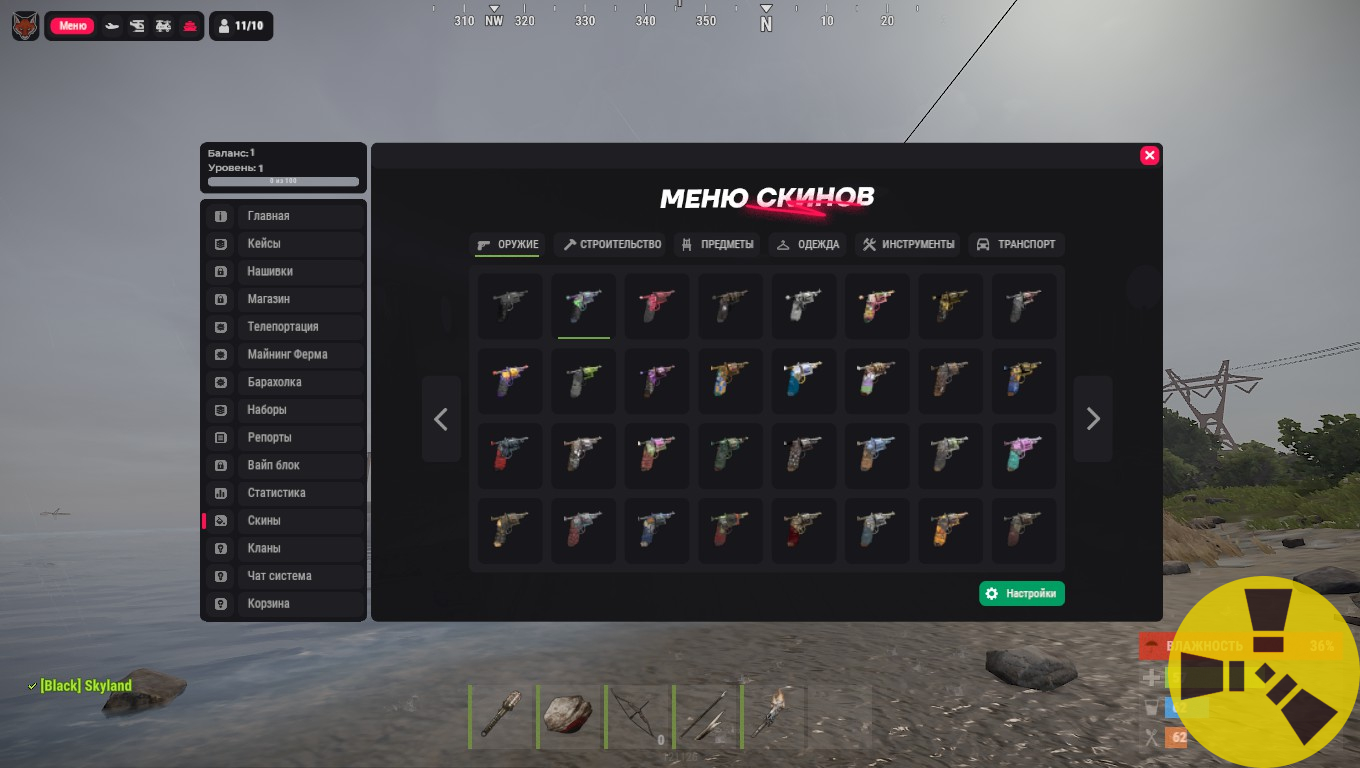Open the Магазин shop entry
Image resolution: width=1360 pixels, height=768 pixels.
(284, 299)
